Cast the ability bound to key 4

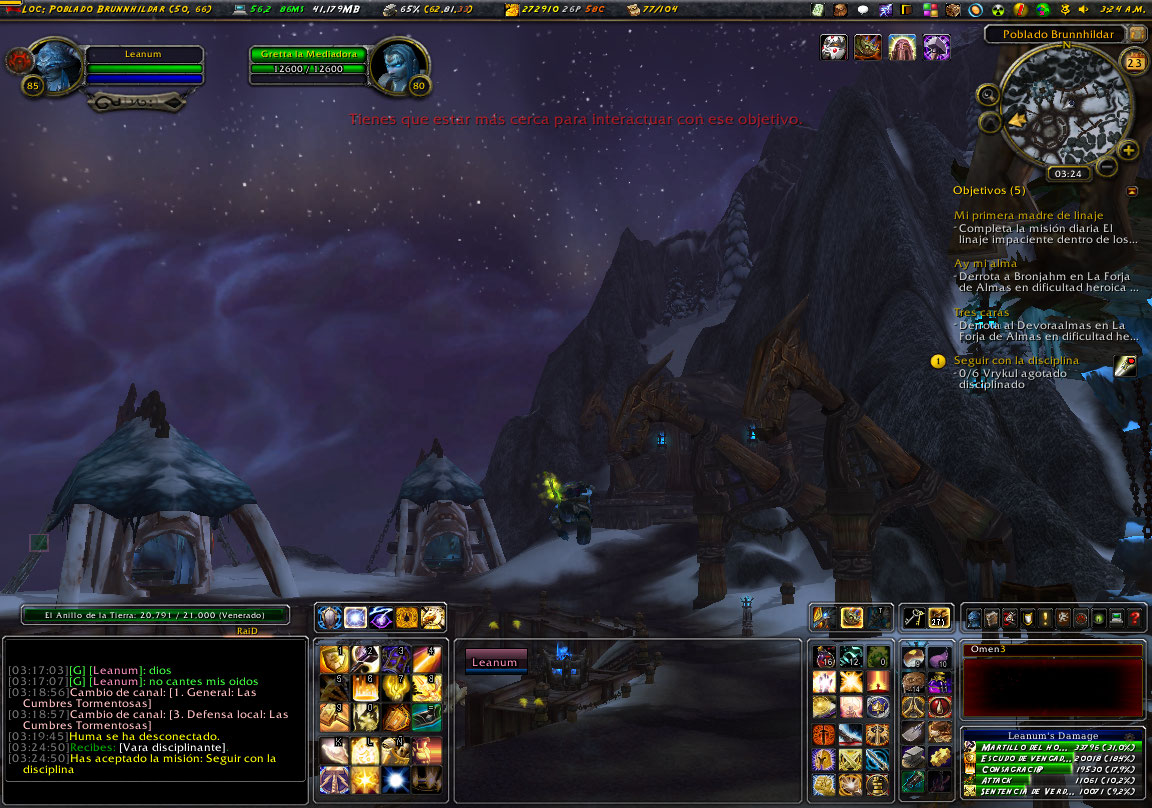(427, 660)
